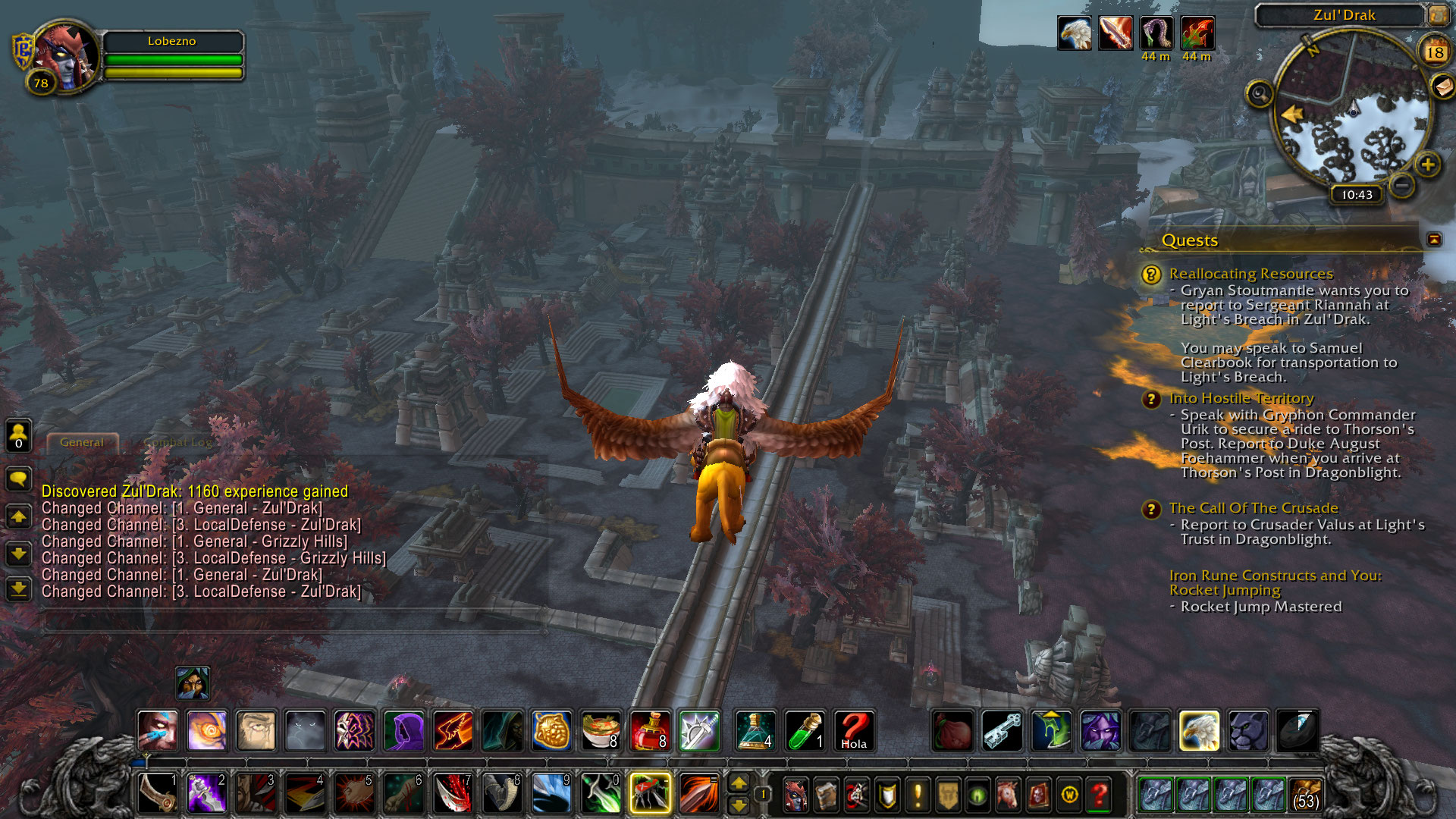Check the mail envelope icon by minimap
The image size is (1456, 819).
[1442, 86]
